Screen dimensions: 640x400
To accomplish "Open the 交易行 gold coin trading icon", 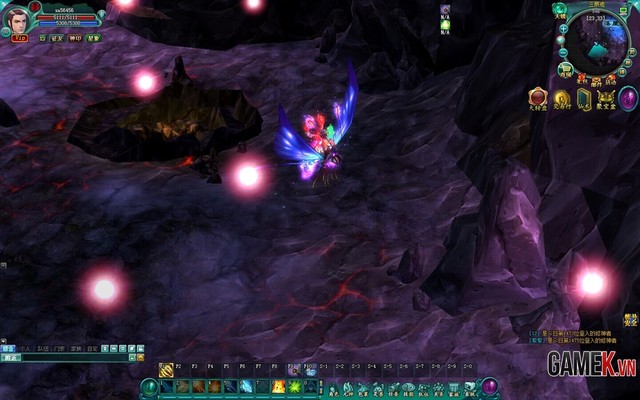I will point(560,97).
